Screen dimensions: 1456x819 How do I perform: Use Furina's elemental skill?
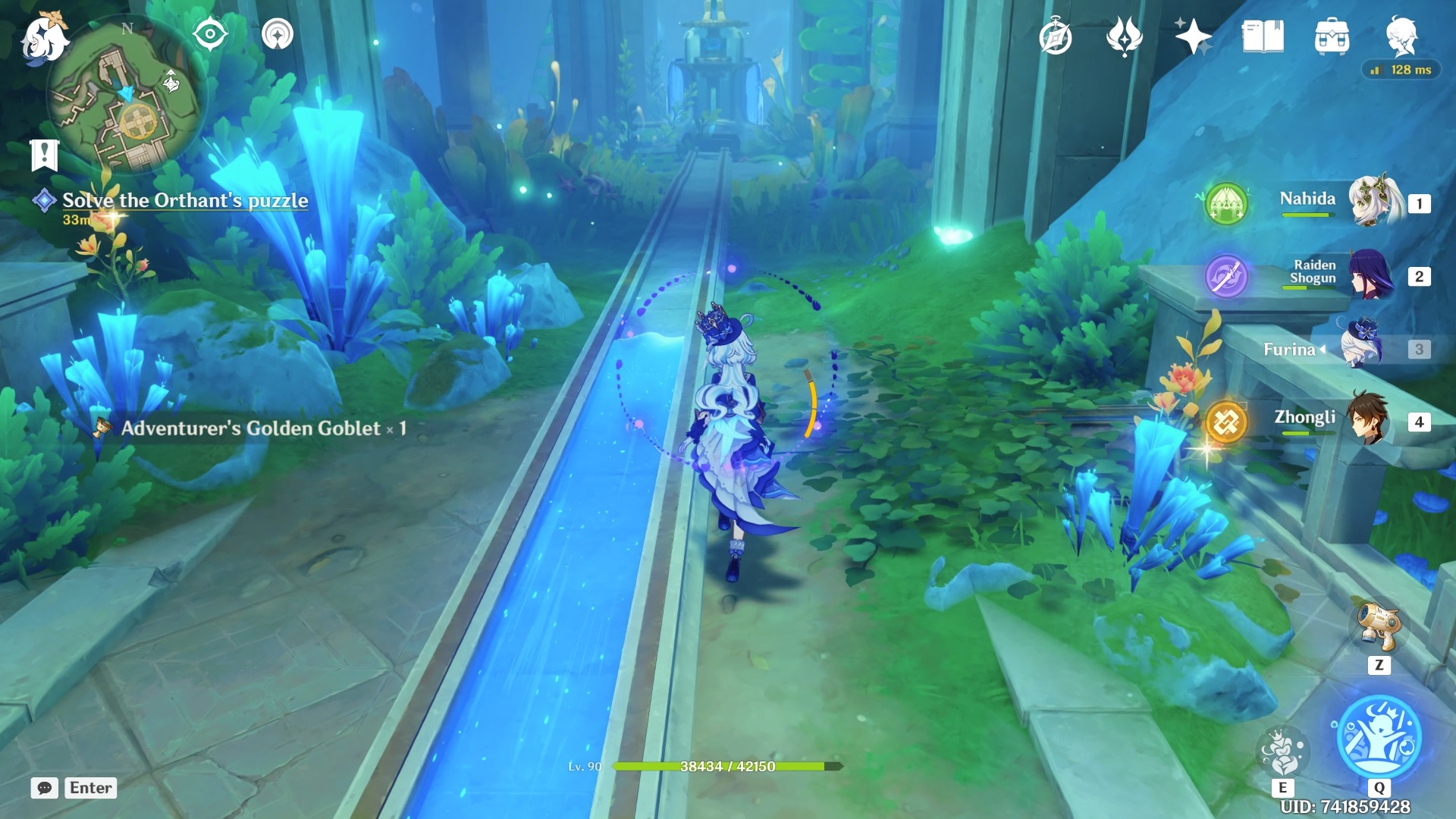1282,751
